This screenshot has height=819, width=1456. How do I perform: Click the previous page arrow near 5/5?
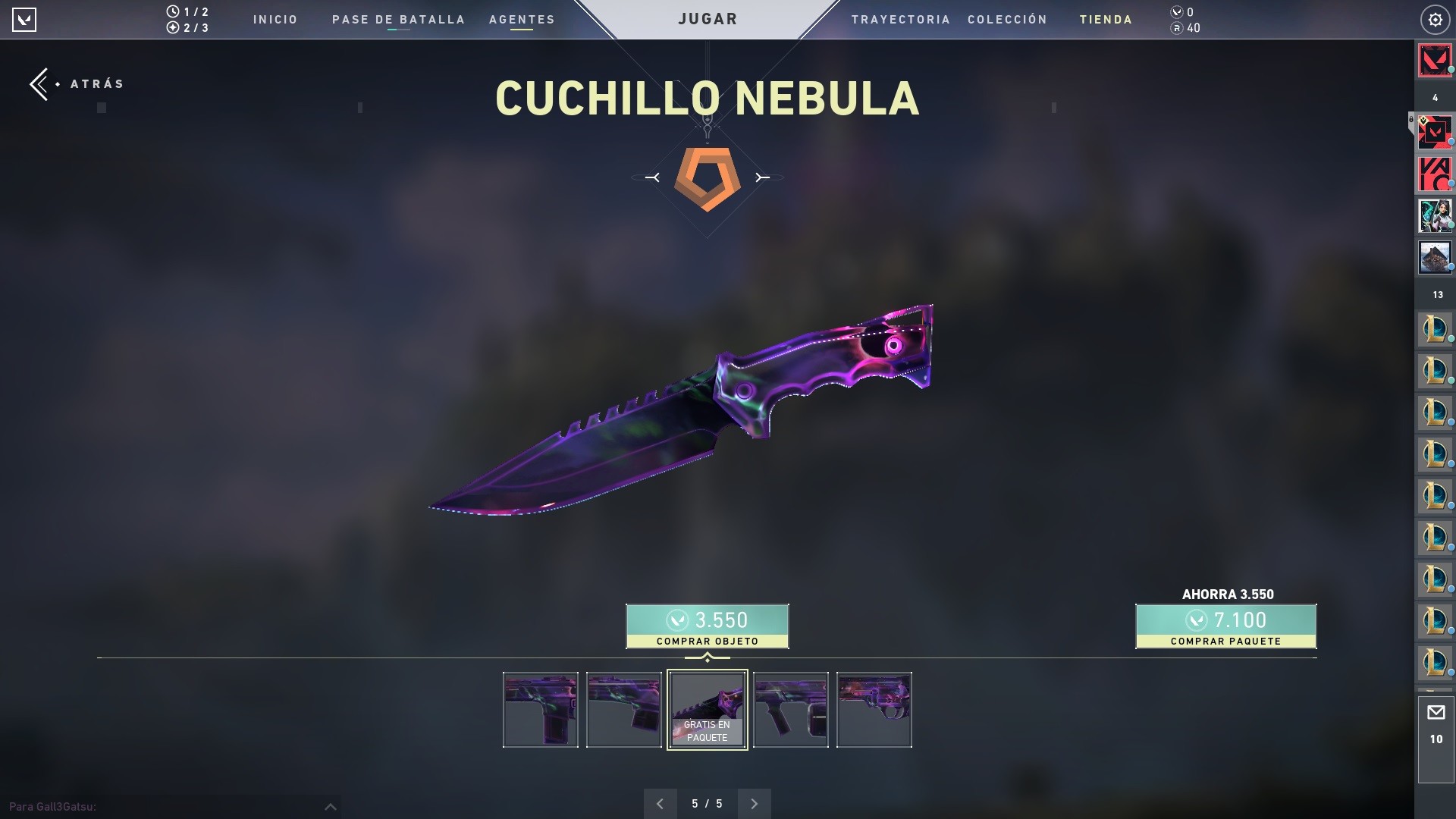point(660,803)
